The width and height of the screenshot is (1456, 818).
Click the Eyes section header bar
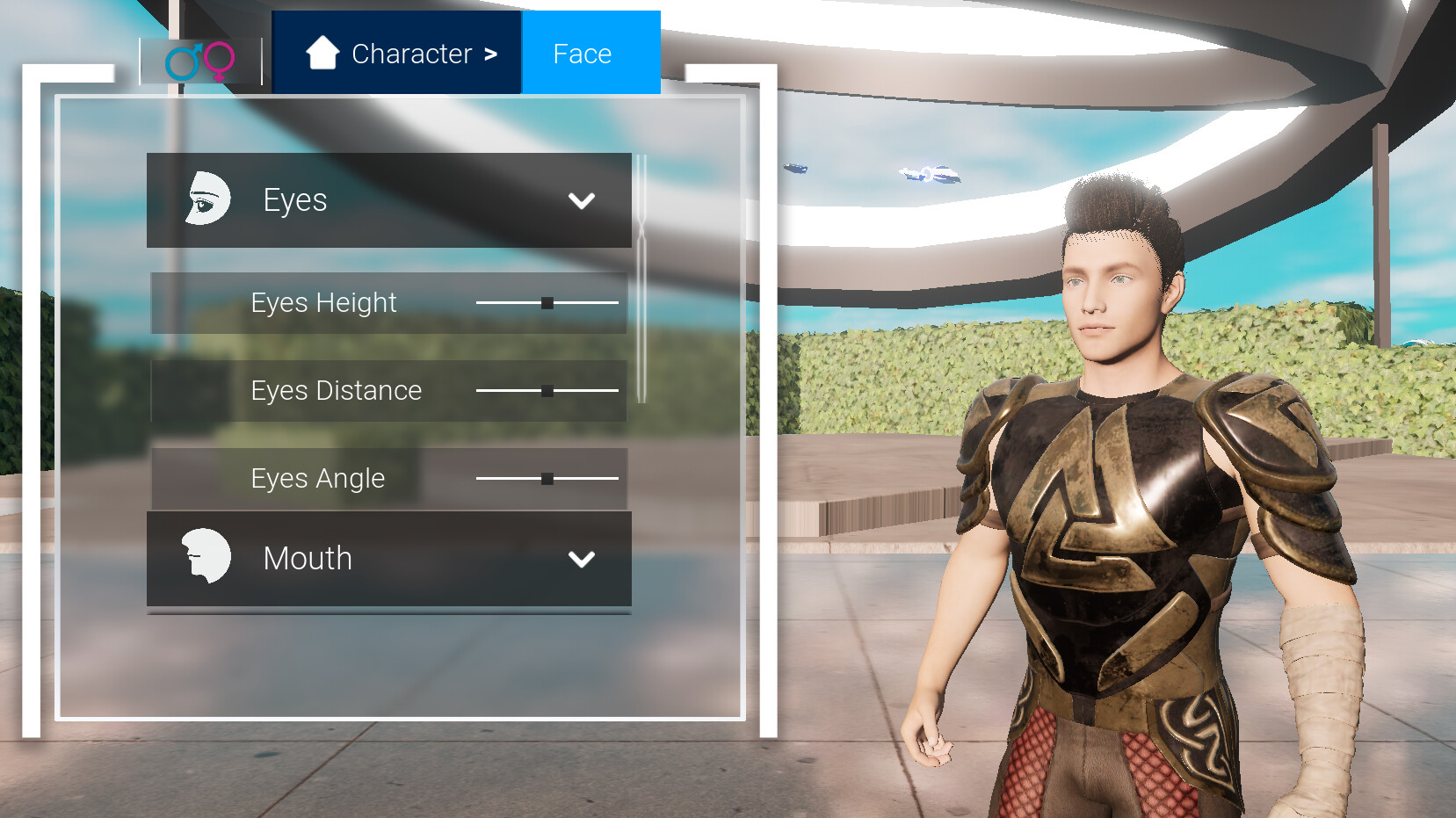point(388,199)
